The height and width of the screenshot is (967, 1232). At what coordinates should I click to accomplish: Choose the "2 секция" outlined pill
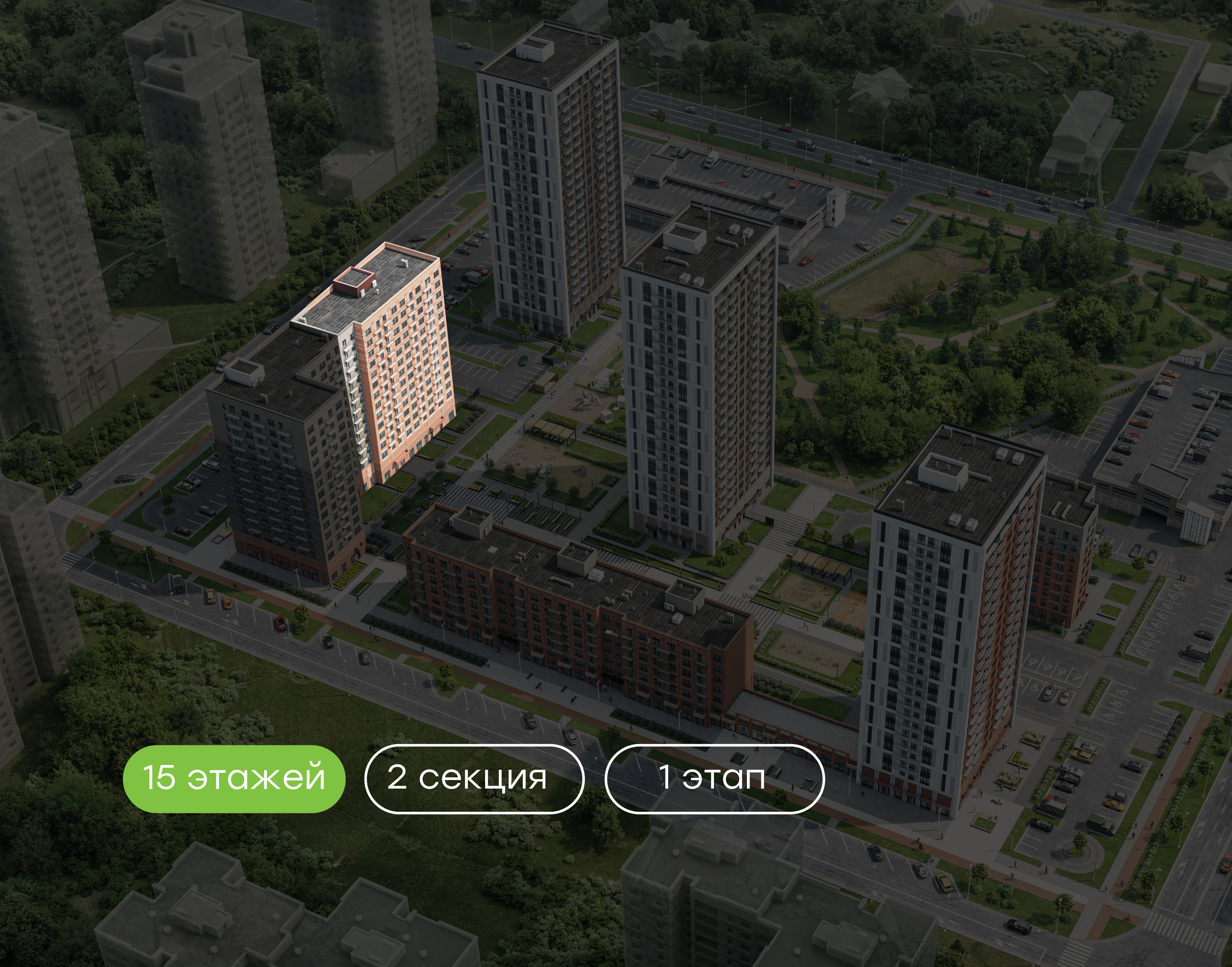[474, 778]
